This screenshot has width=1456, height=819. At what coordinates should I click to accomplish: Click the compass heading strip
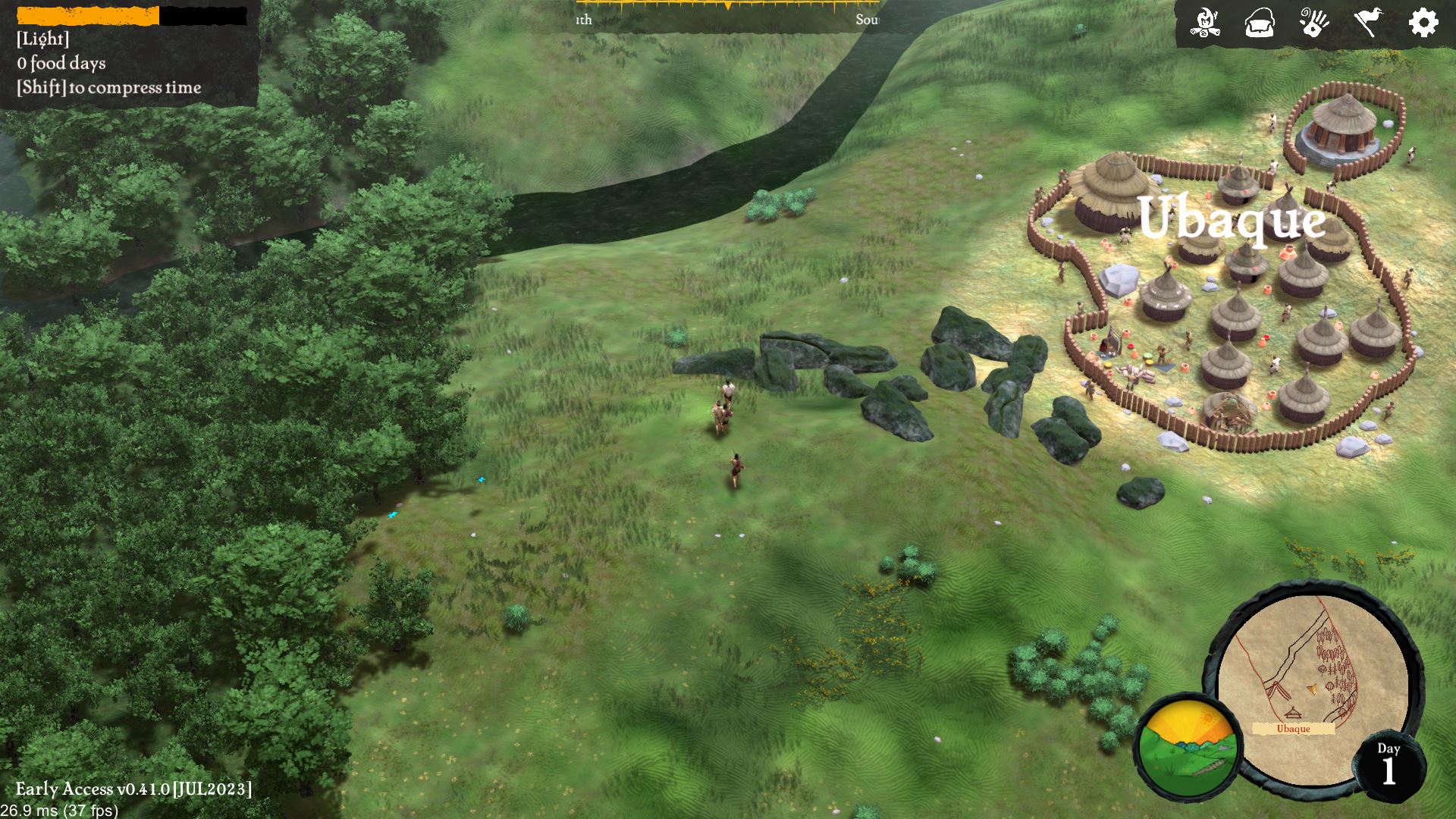pyautogui.click(x=726, y=14)
